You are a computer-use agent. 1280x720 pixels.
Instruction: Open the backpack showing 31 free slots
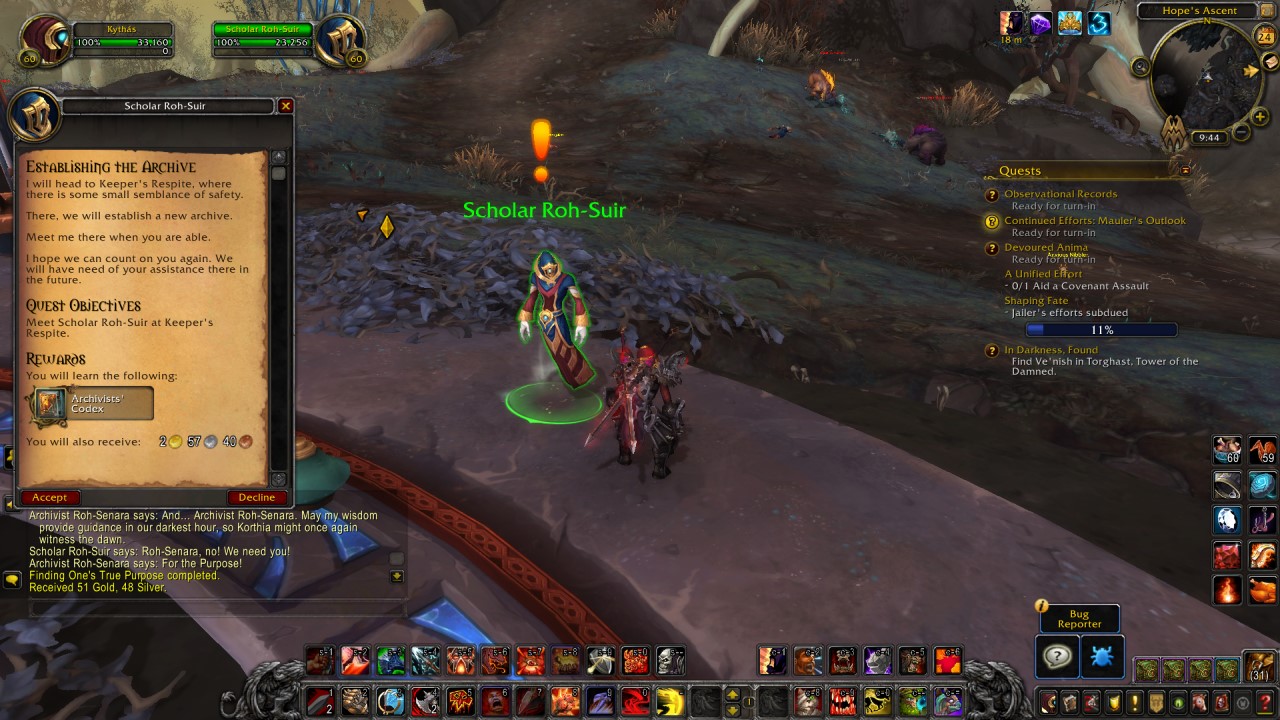[1260, 667]
